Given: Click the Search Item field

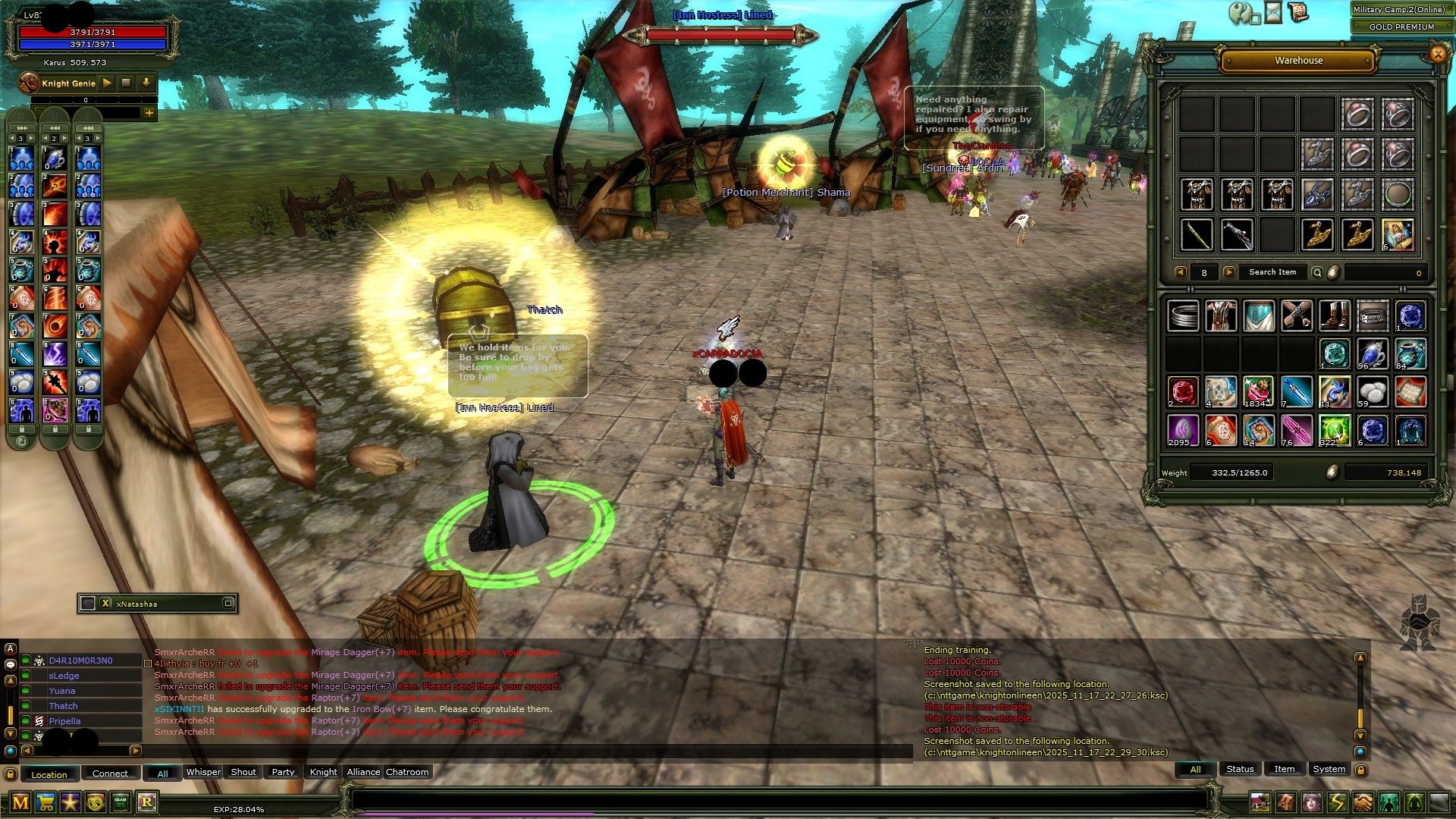Looking at the screenshot, I should (x=1272, y=272).
